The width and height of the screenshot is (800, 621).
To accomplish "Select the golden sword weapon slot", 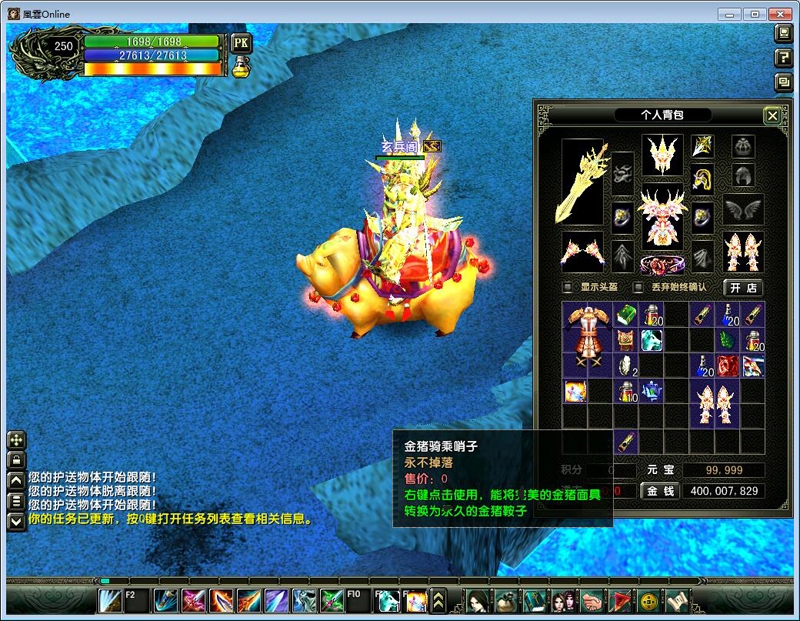I will pyautogui.click(x=582, y=182).
